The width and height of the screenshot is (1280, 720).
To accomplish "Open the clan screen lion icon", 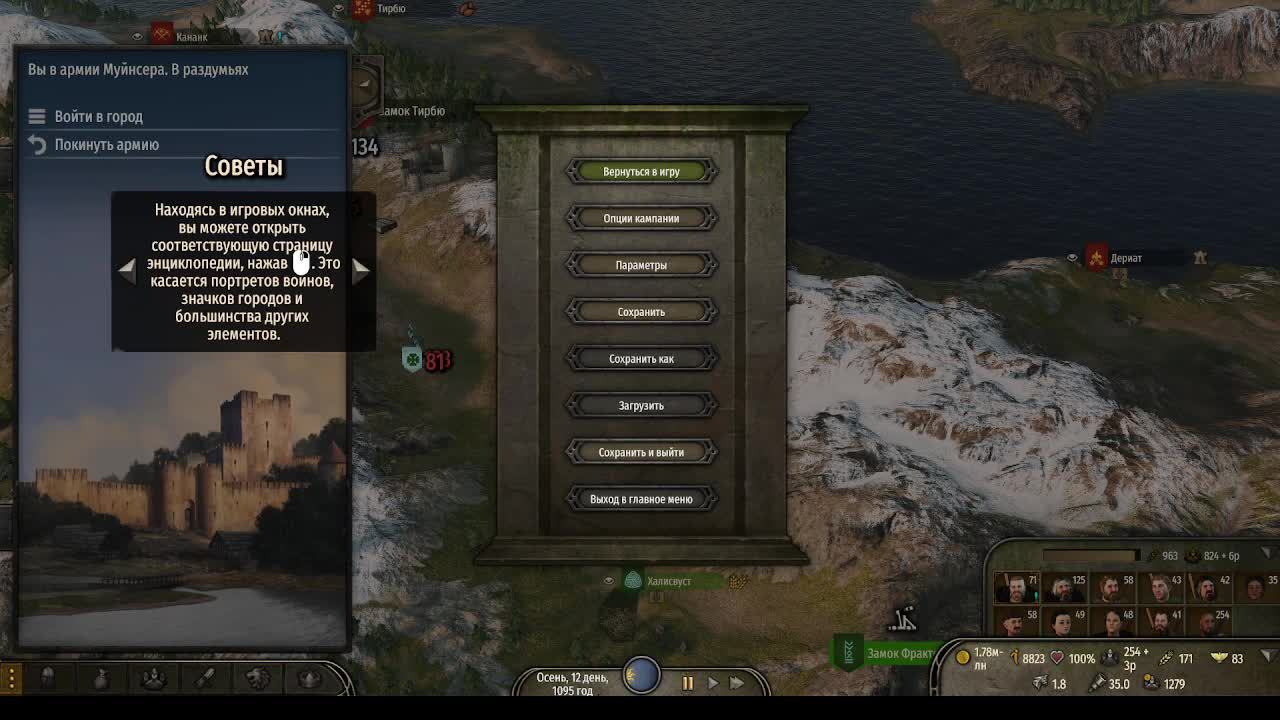I will pos(260,678).
